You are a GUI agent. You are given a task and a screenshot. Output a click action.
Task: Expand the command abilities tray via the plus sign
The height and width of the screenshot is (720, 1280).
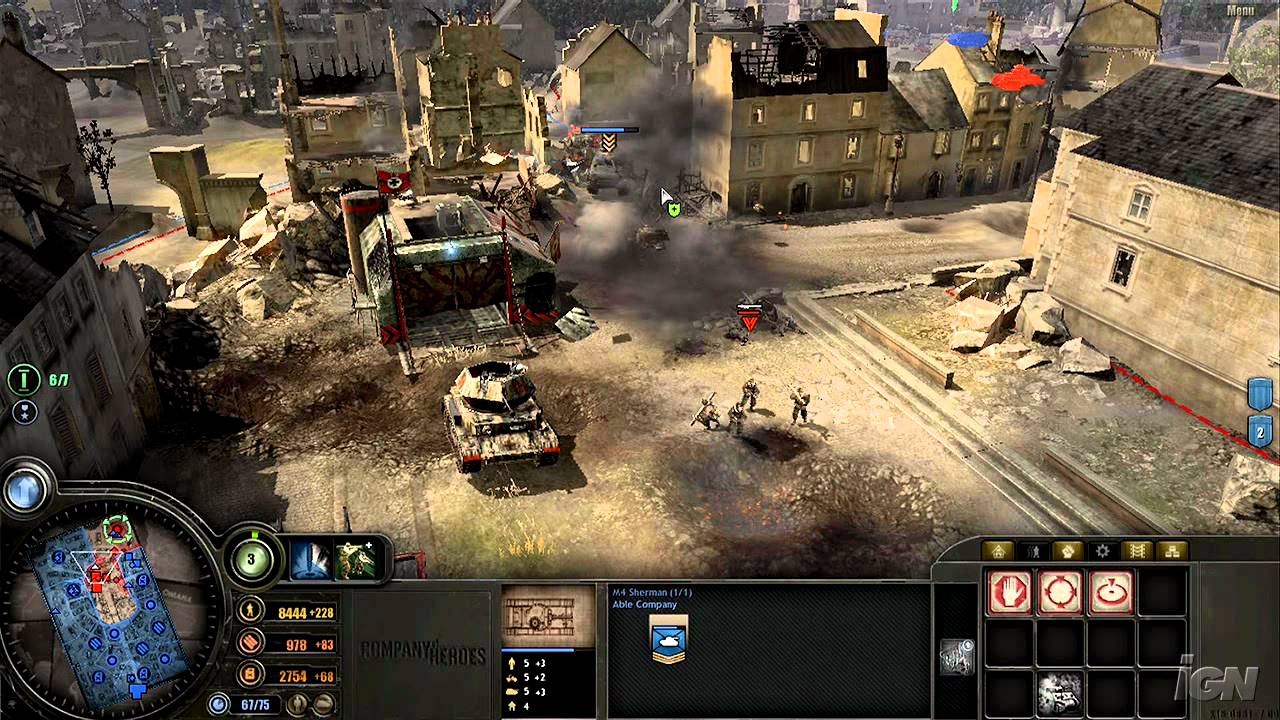[370, 545]
